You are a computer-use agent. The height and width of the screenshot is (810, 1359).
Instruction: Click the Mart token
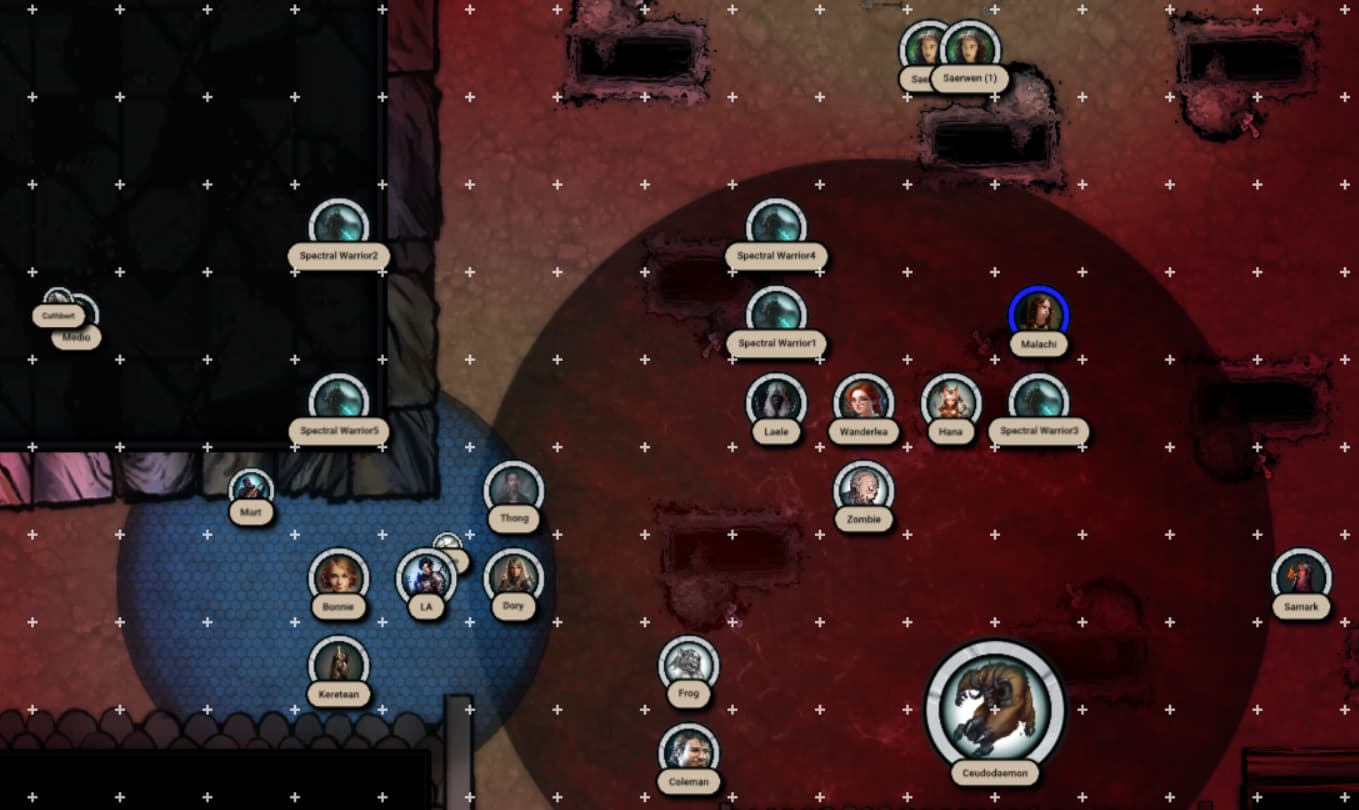pos(251,489)
